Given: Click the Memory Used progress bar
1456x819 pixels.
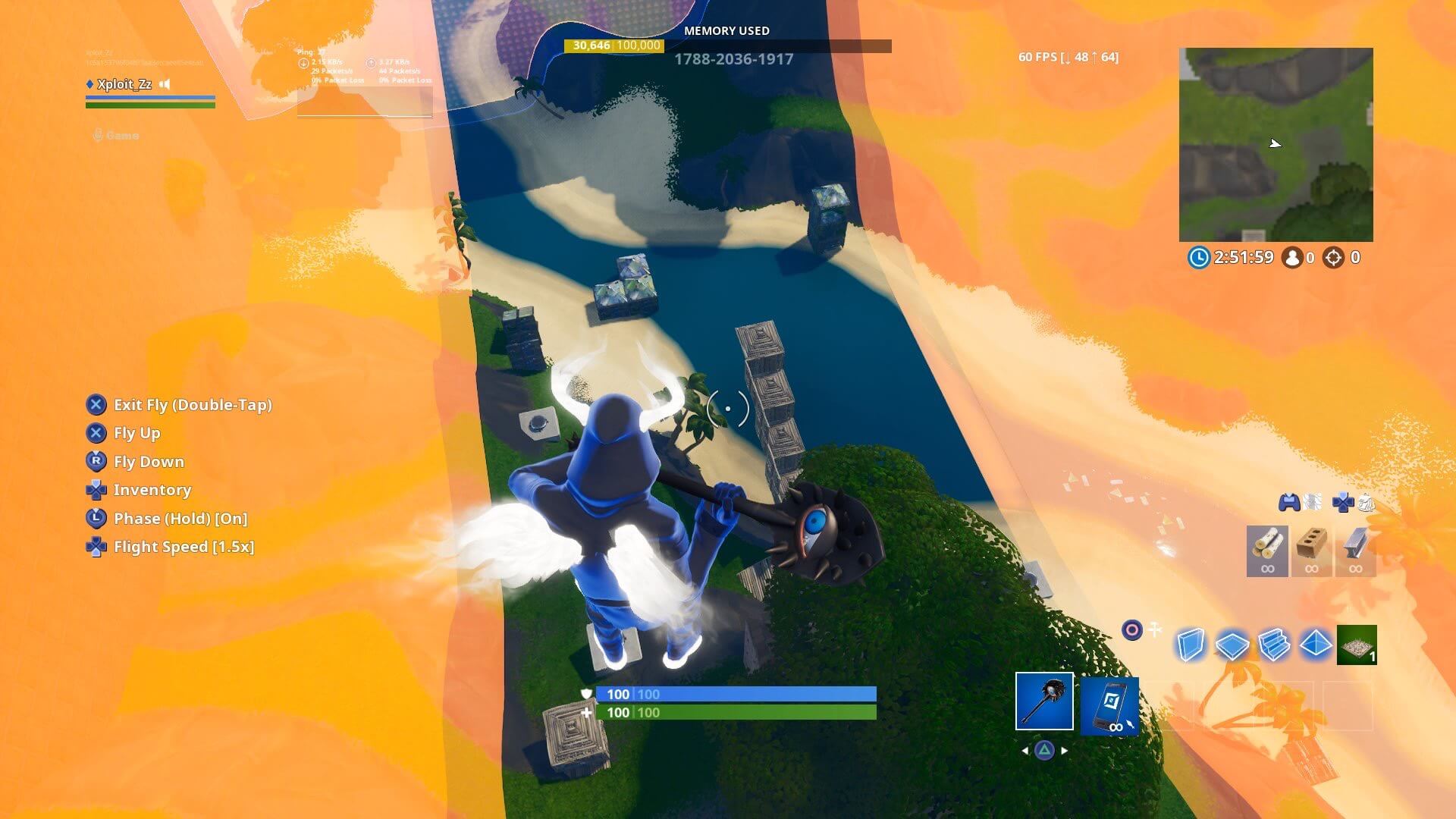Looking at the screenshot, I should (x=726, y=45).
